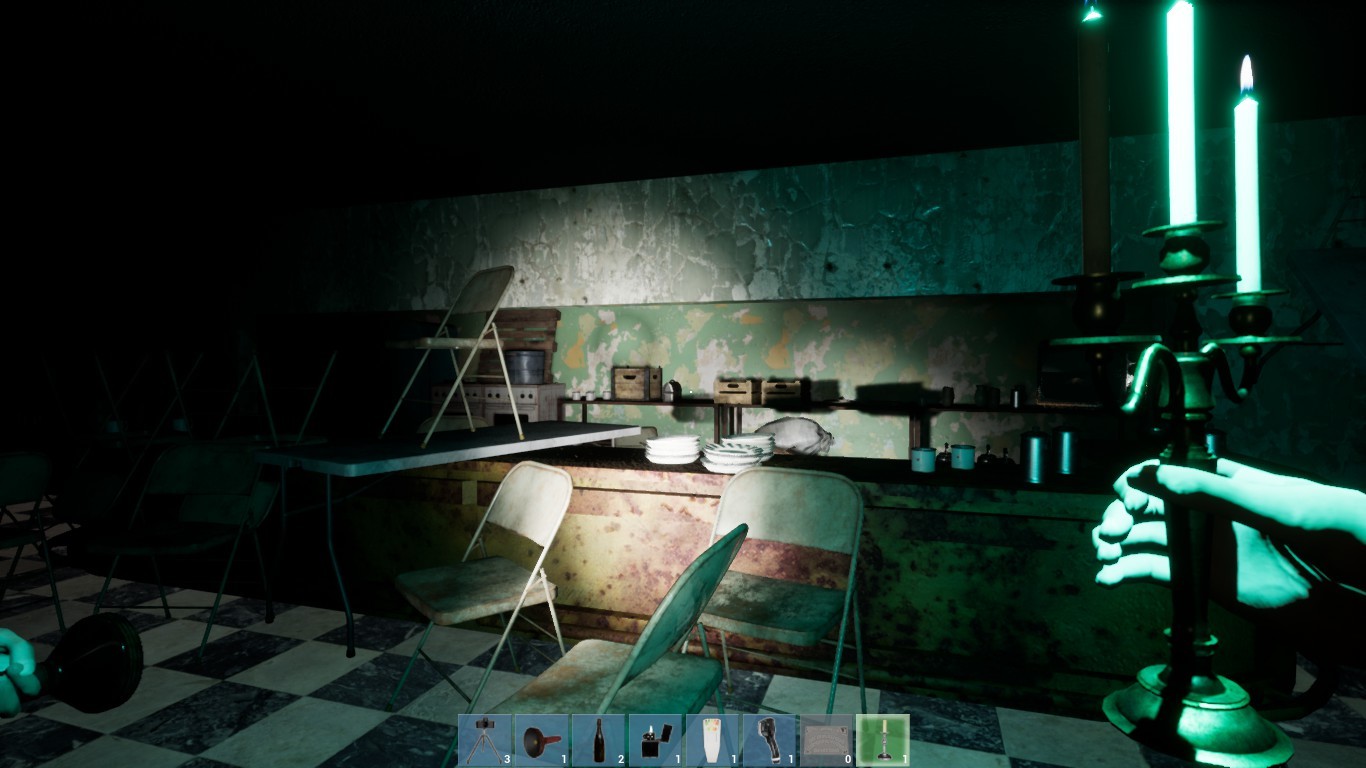
Task: Select the wine bottle hotbar slot
Action: point(597,739)
